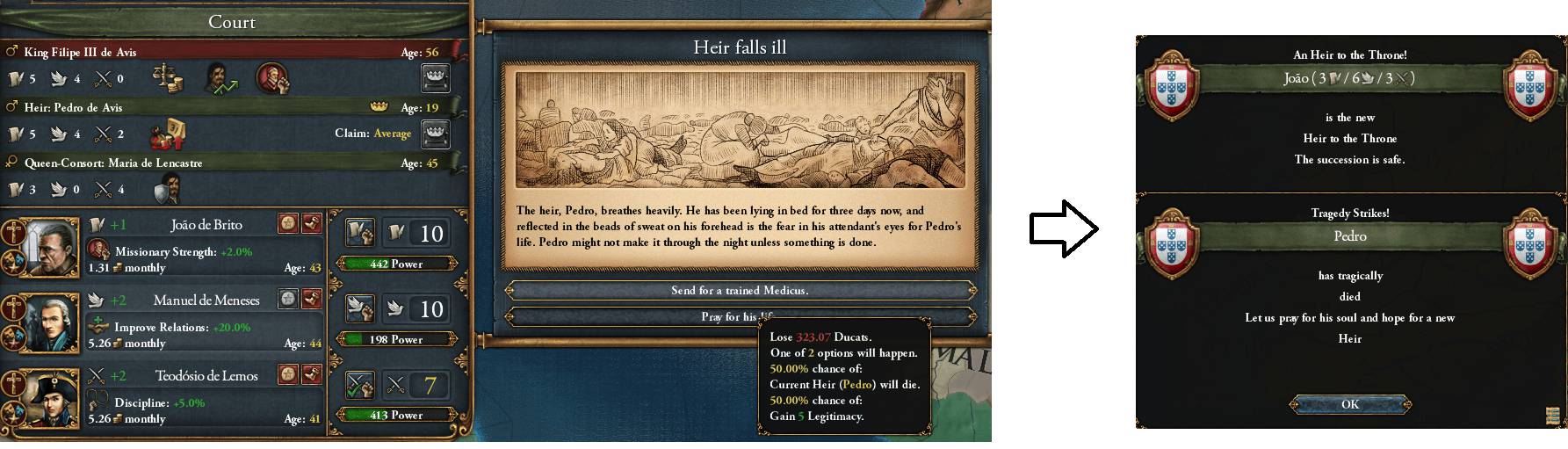Click the small ledger icon in message corner
This screenshot has height=449, width=1568.
[x=1554, y=415]
